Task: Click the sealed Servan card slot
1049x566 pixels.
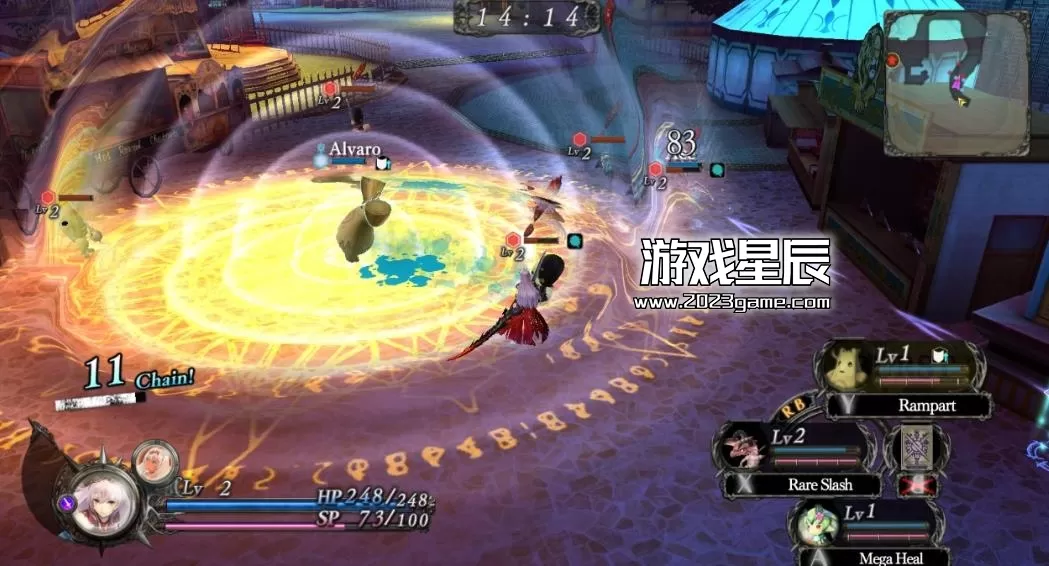Action: [x=916, y=446]
